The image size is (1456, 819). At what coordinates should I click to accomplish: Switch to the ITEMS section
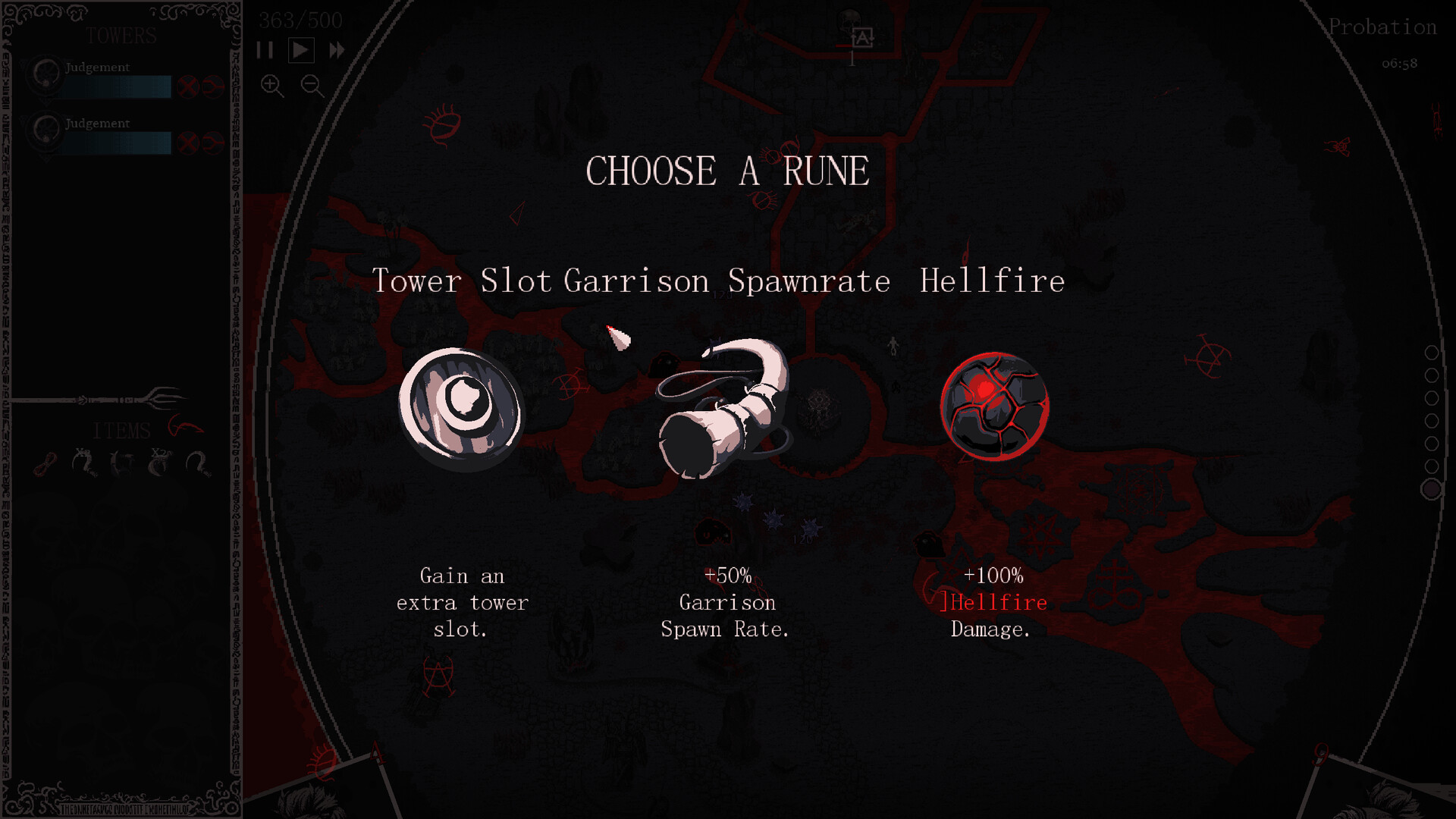pos(121,431)
